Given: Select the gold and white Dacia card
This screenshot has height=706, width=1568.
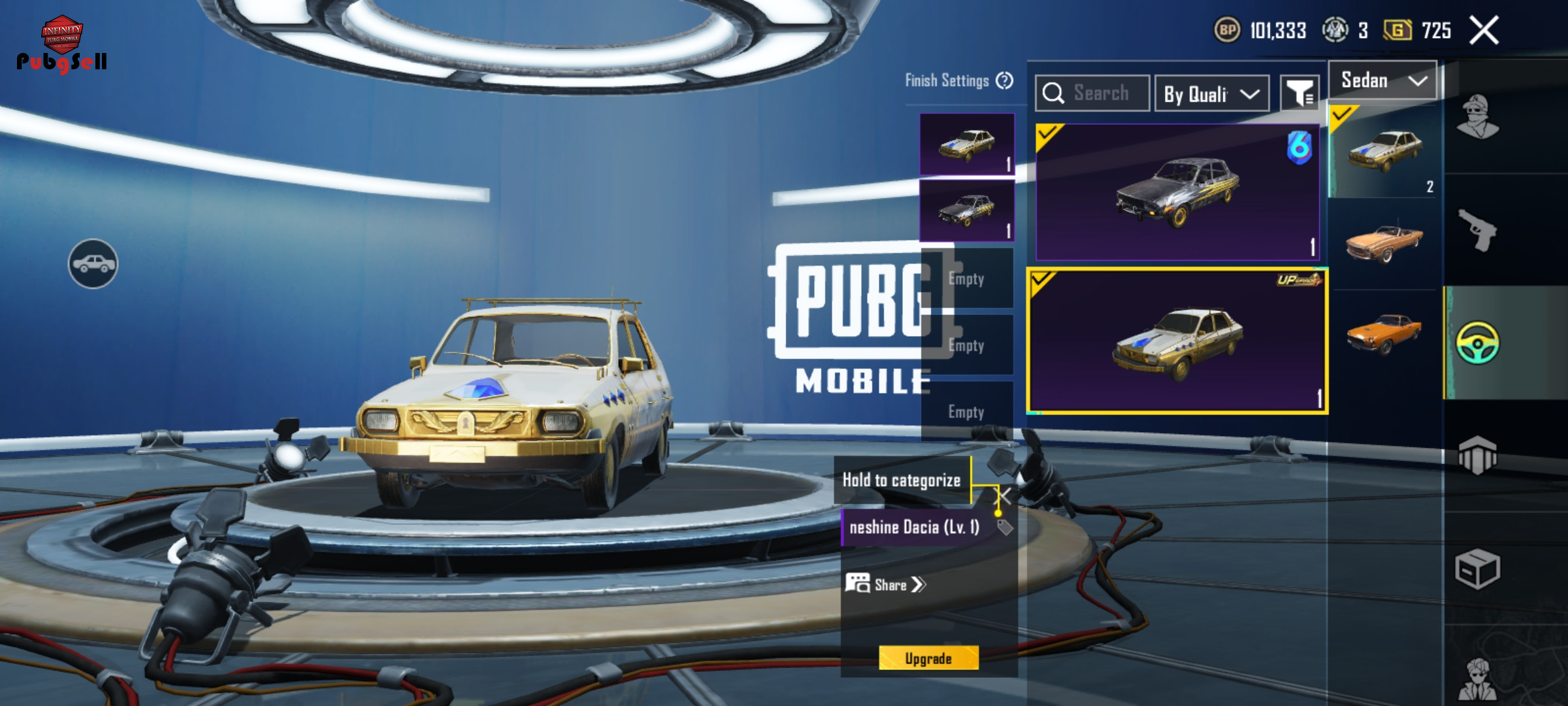Looking at the screenshot, I should coord(1177,341).
